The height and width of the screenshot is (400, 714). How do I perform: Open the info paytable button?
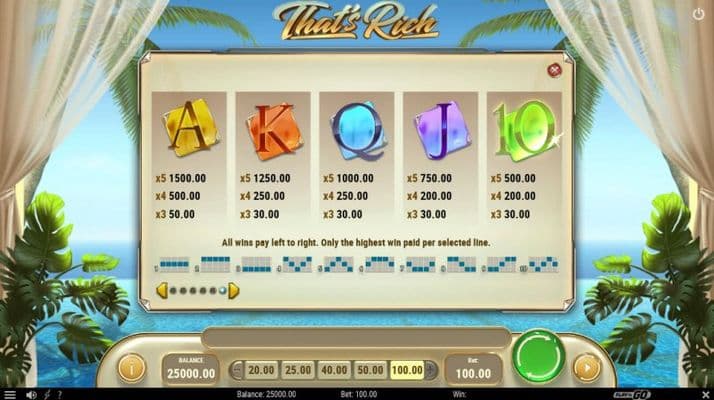[x=132, y=367]
